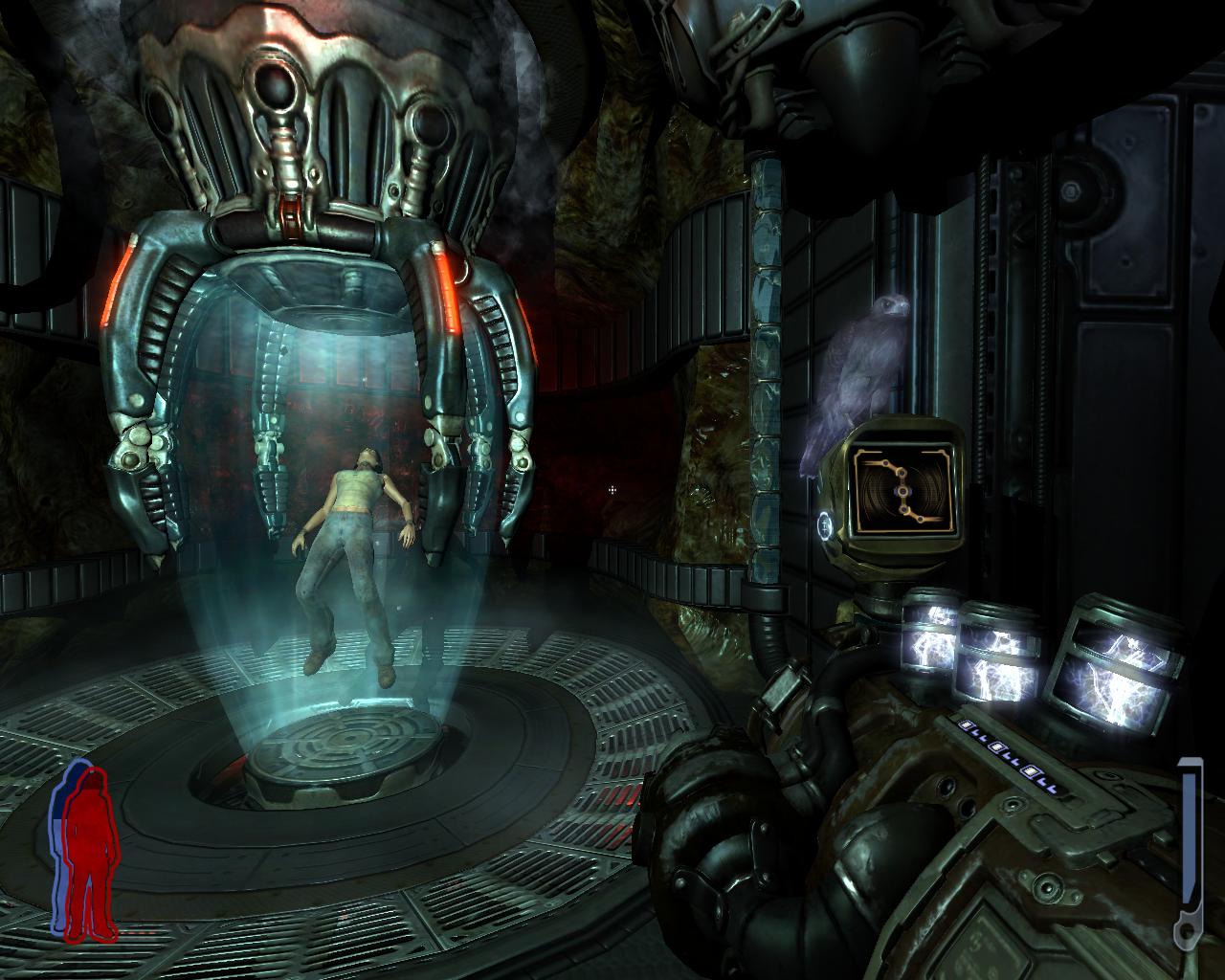Toggle the center square indicator light
This screenshot has height=980, width=1225.
[995, 746]
